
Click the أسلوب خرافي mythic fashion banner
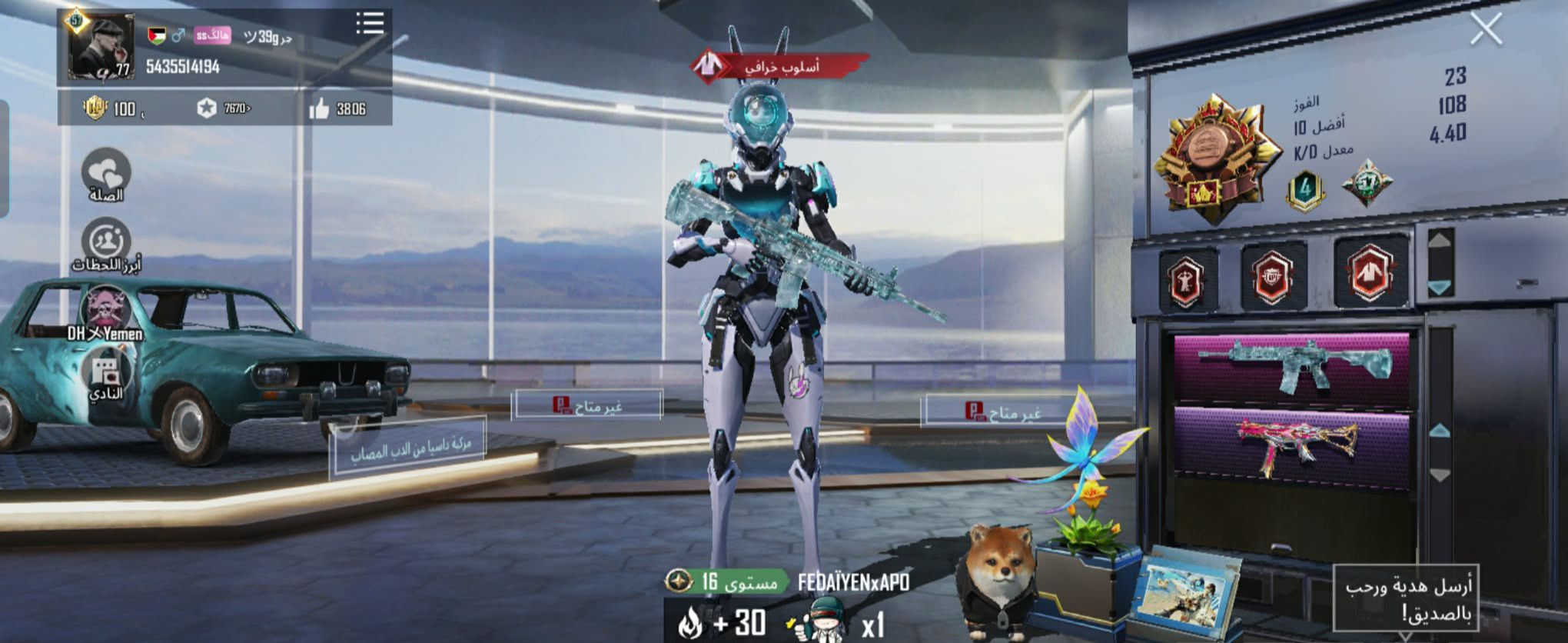point(779,66)
